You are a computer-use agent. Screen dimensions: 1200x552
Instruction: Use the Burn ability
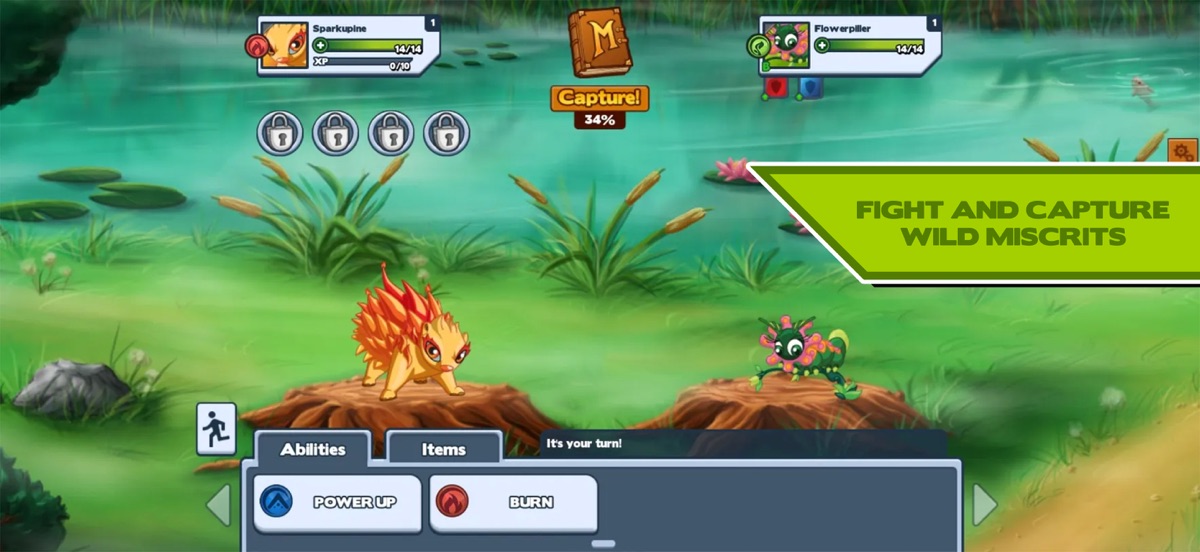pos(513,503)
